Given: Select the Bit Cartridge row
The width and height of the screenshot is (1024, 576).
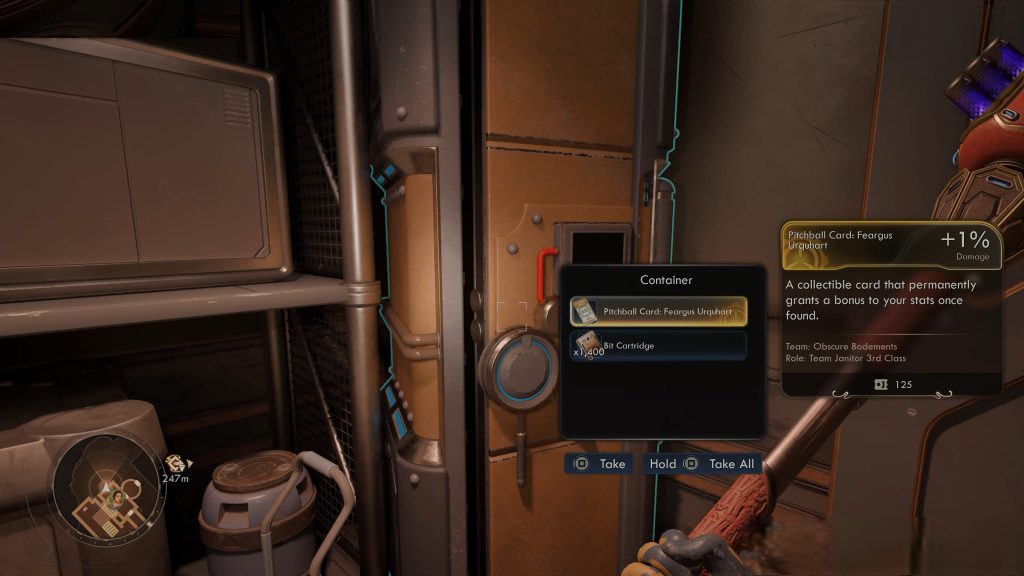Looking at the screenshot, I should coord(659,346).
